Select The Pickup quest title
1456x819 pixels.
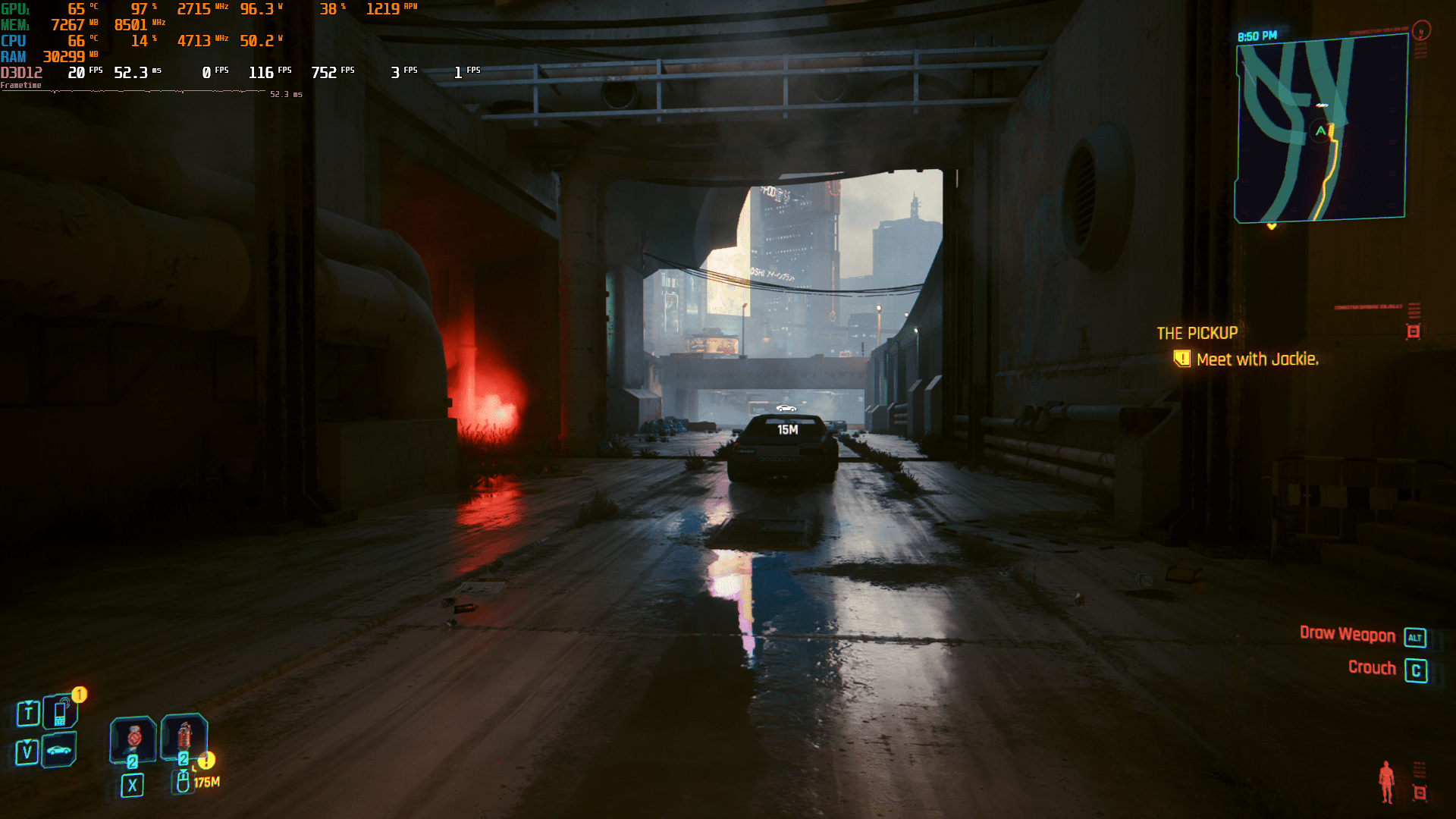pyautogui.click(x=1197, y=333)
